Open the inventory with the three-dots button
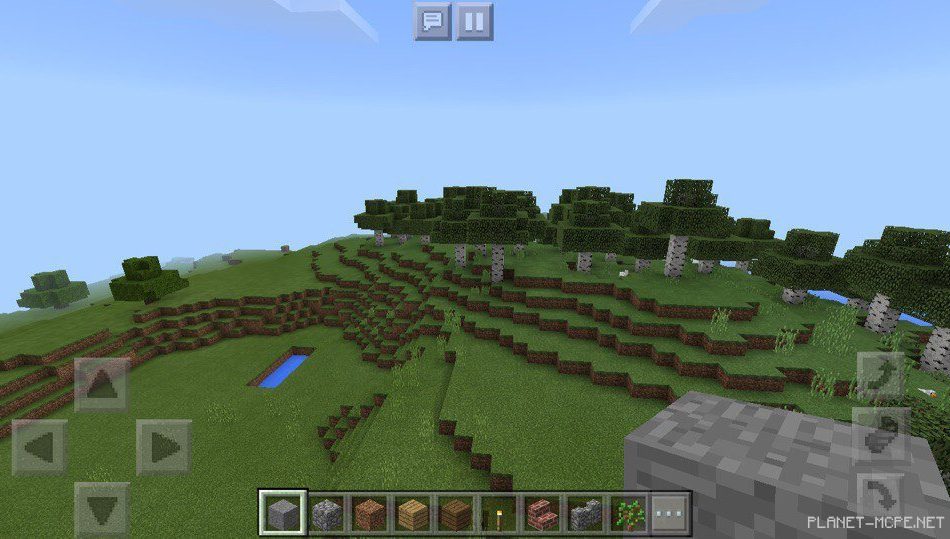The width and height of the screenshot is (950, 539). [671, 514]
